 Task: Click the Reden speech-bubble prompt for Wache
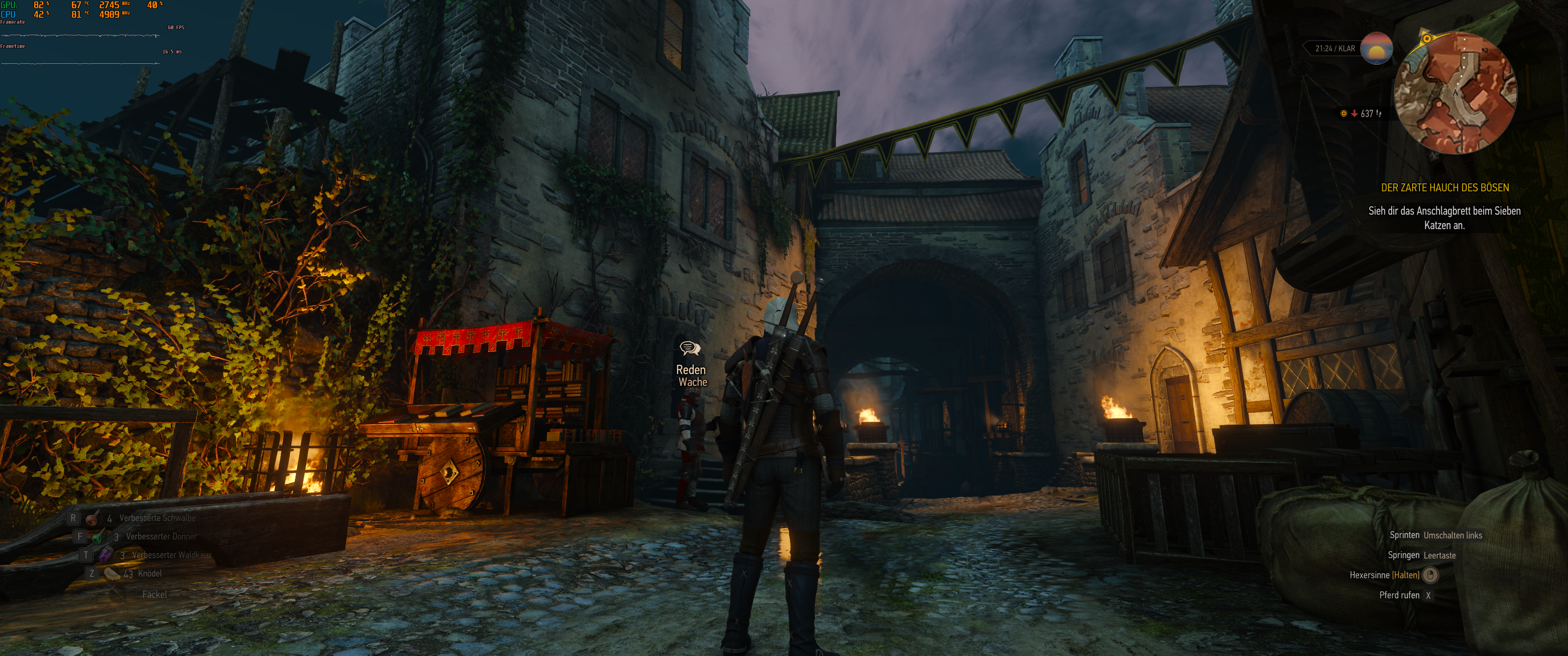(690, 348)
